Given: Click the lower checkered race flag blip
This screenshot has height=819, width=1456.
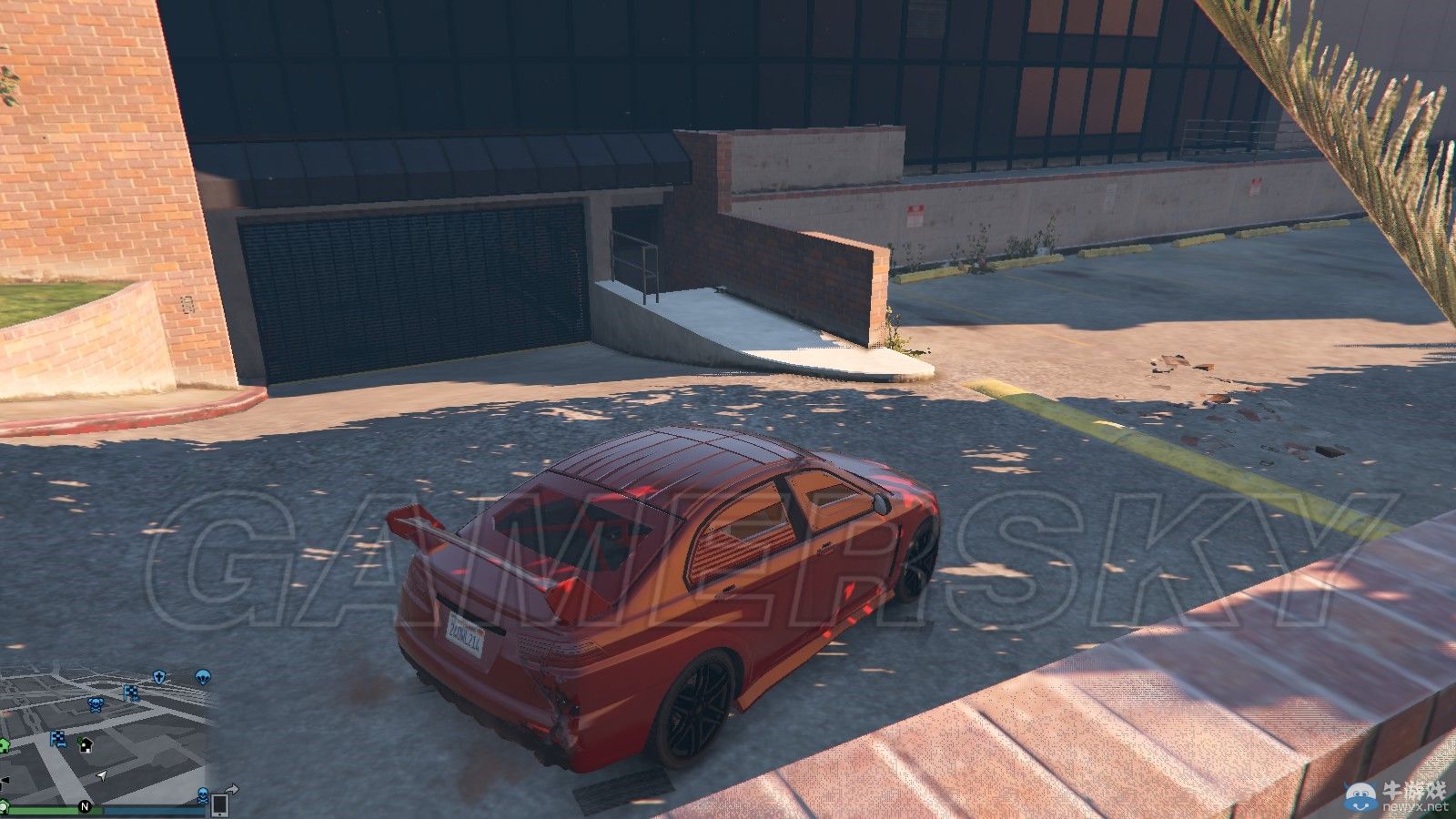Looking at the screenshot, I should (x=57, y=739).
